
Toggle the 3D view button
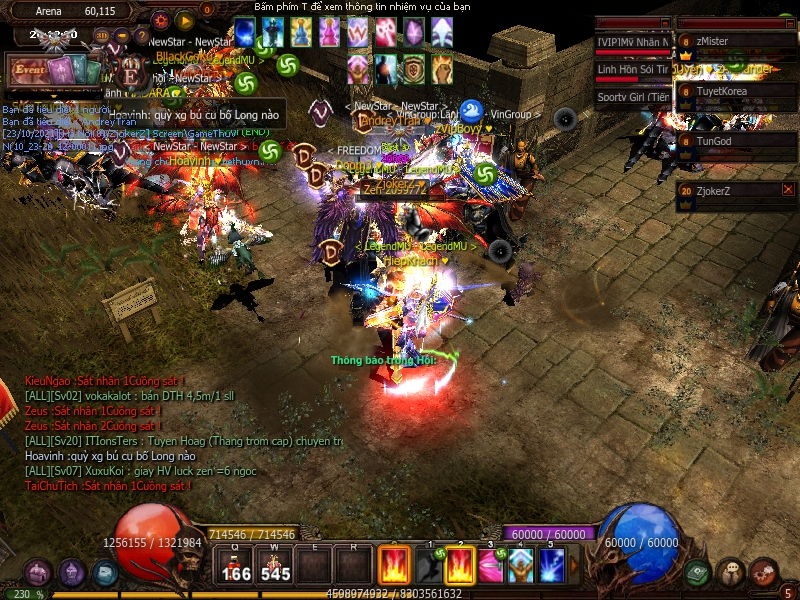101,36
